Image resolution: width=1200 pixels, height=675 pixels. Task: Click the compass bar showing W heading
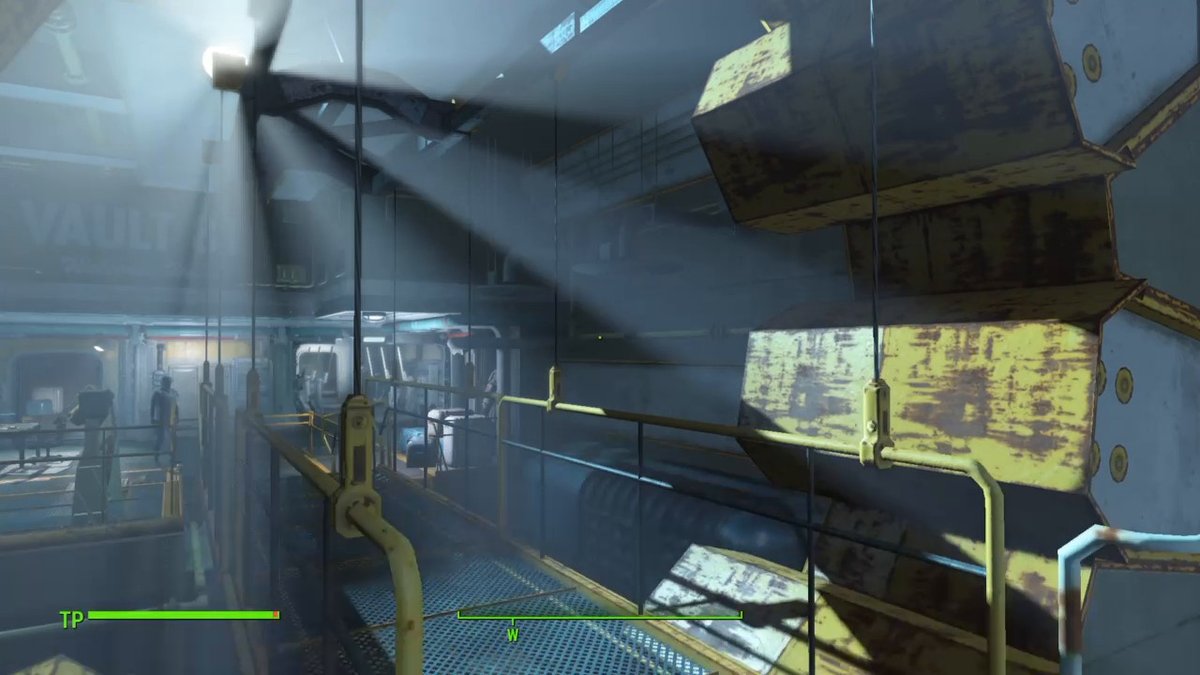pyautogui.click(x=599, y=617)
